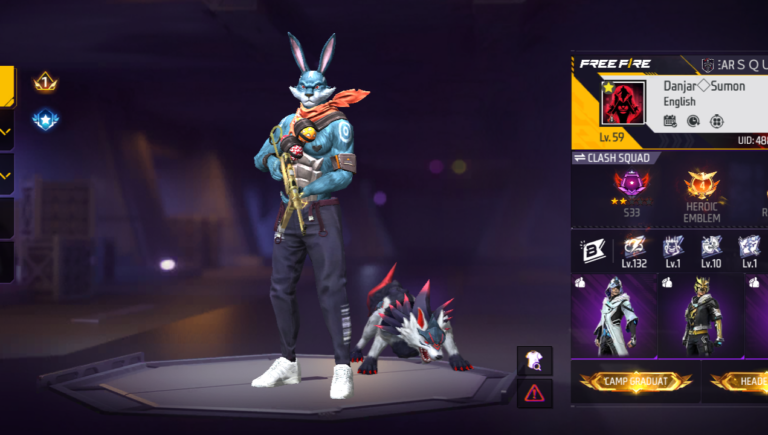768x435 pixels.
Task: Click the gold crown rank 1 badge
Action: (x=45, y=82)
